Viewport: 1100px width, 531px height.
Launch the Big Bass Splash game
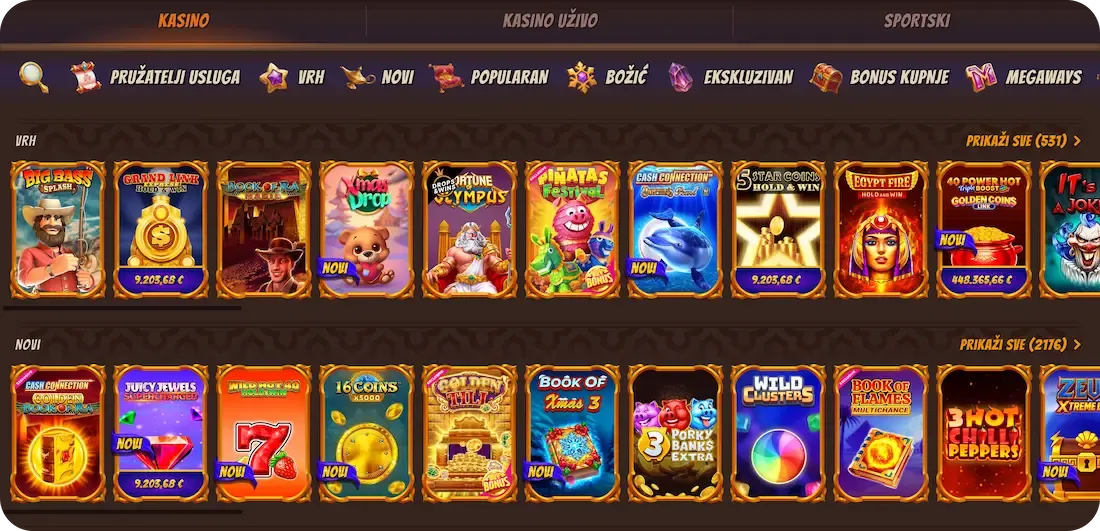(x=58, y=230)
